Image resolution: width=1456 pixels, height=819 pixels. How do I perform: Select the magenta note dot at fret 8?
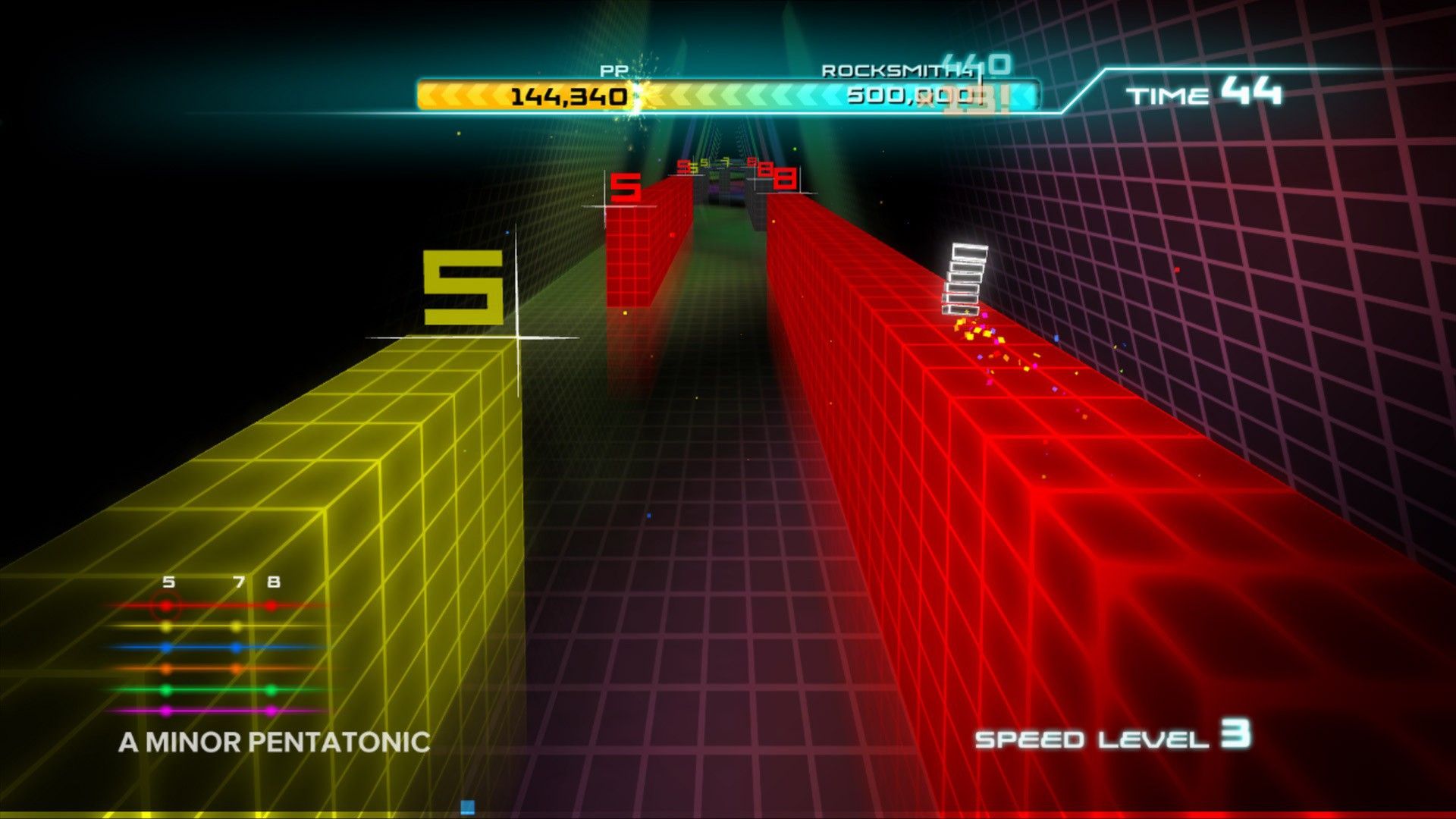tap(271, 711)
